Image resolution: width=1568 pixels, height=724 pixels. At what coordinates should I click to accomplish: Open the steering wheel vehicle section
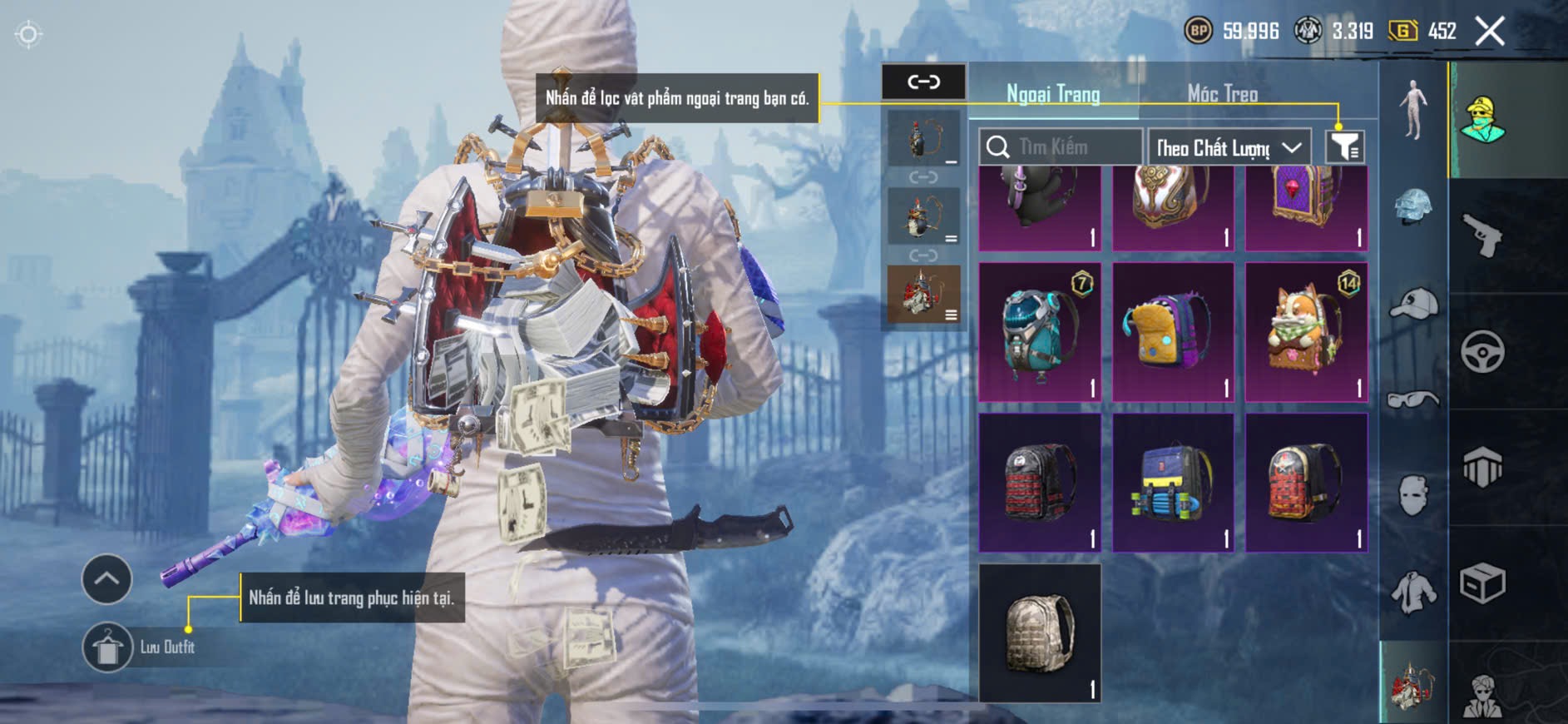coord(1483,351)
